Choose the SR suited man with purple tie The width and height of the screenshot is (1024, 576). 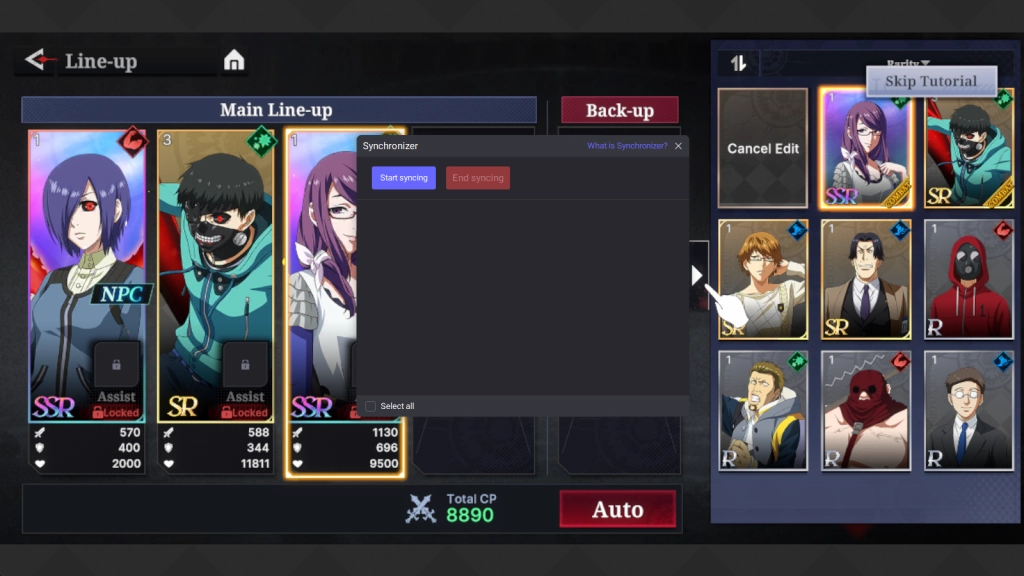click(x=866, y=279)
